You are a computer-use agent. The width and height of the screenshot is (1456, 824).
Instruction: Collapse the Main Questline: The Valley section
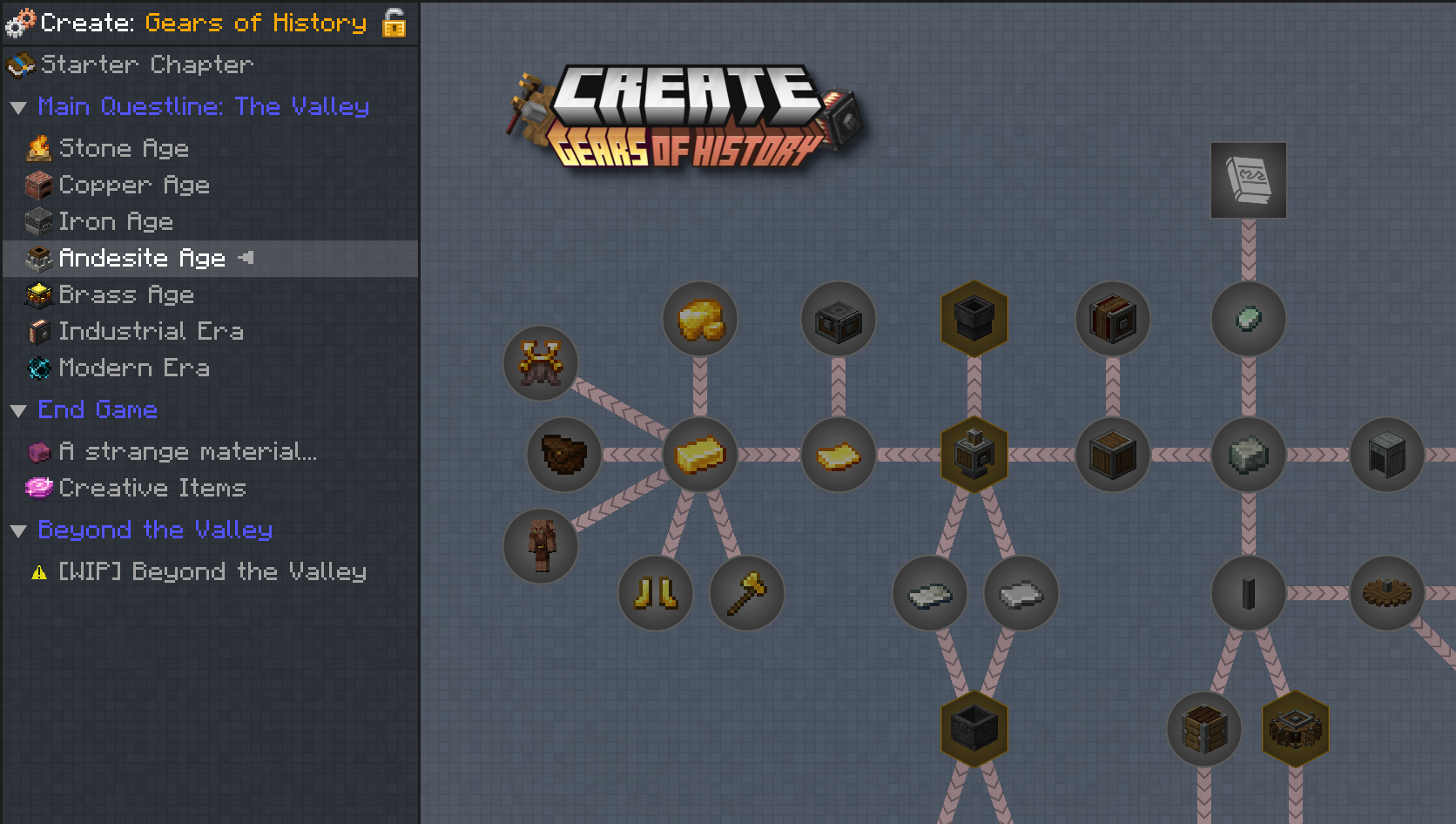pos(19,106)
